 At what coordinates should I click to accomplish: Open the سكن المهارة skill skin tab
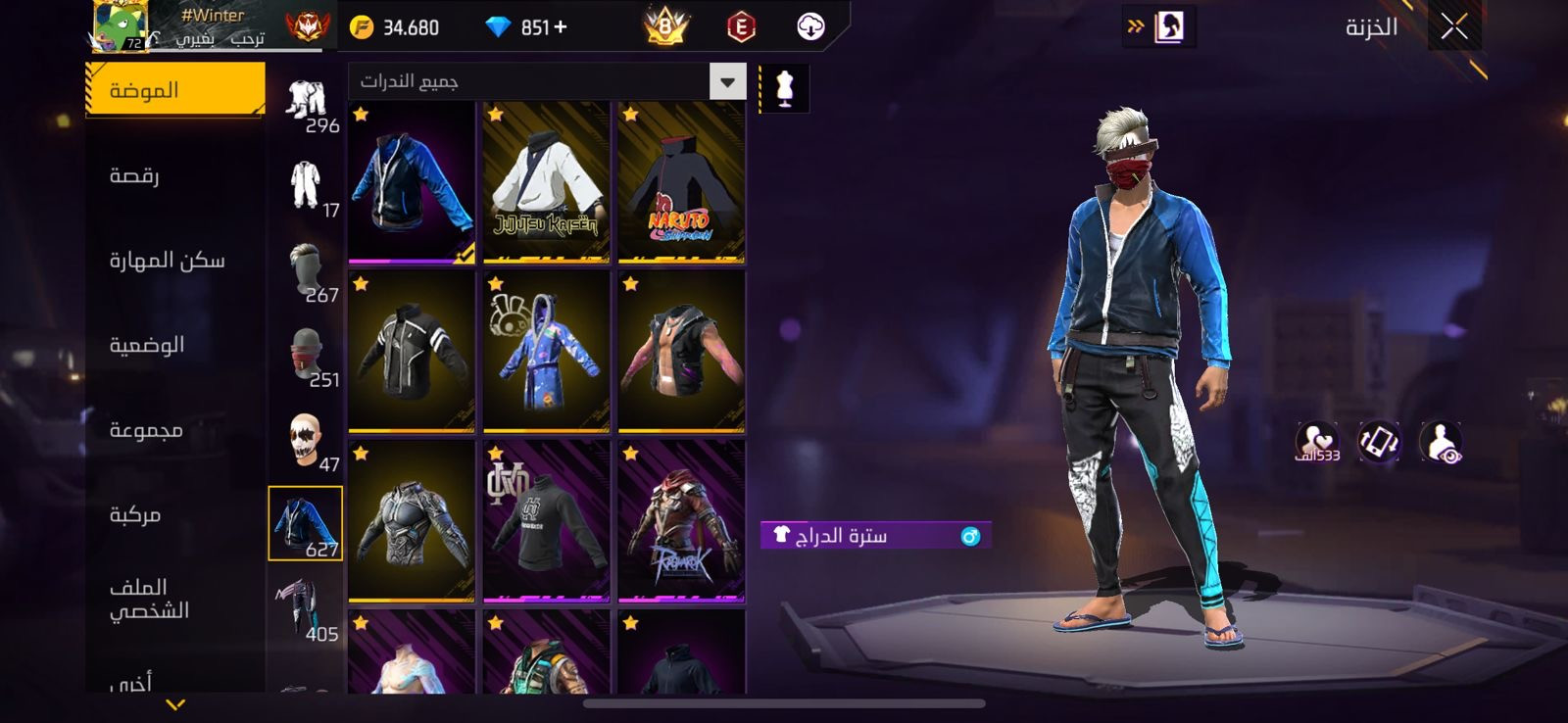[174, 260]
